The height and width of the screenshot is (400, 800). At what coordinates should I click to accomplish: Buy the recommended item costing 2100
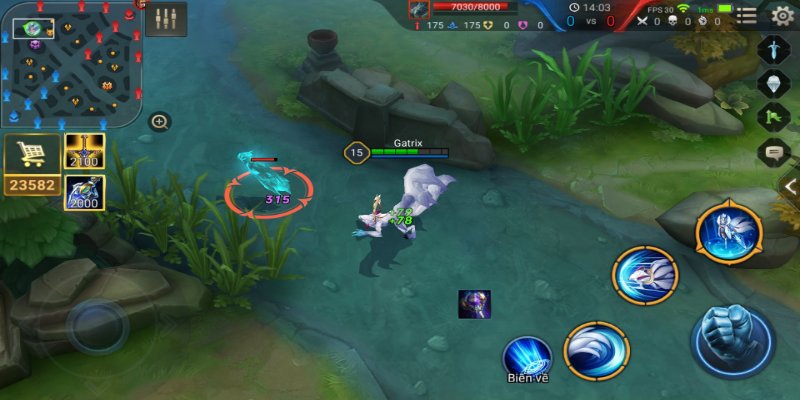click(x=85, y=151)
